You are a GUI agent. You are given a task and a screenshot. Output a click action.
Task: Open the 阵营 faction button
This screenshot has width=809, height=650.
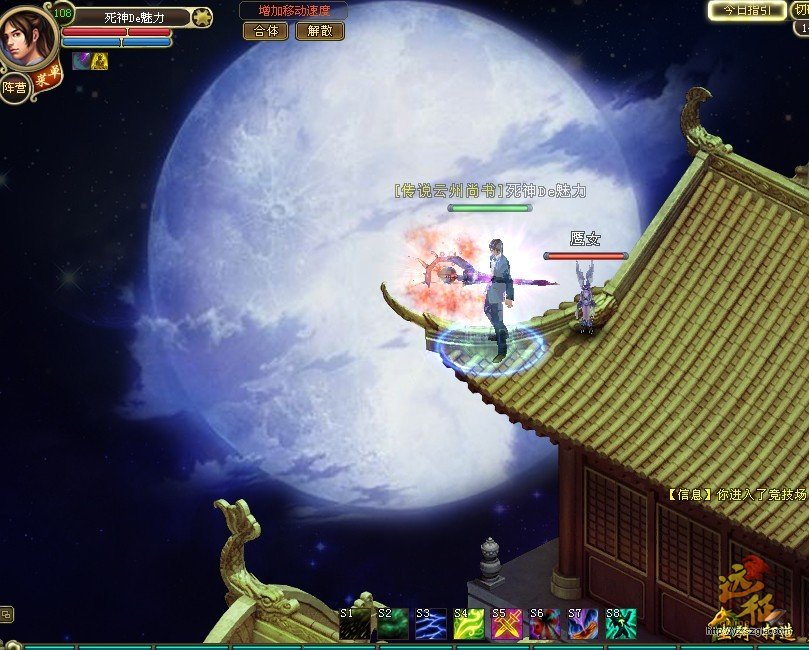click(x=14, y=88)
